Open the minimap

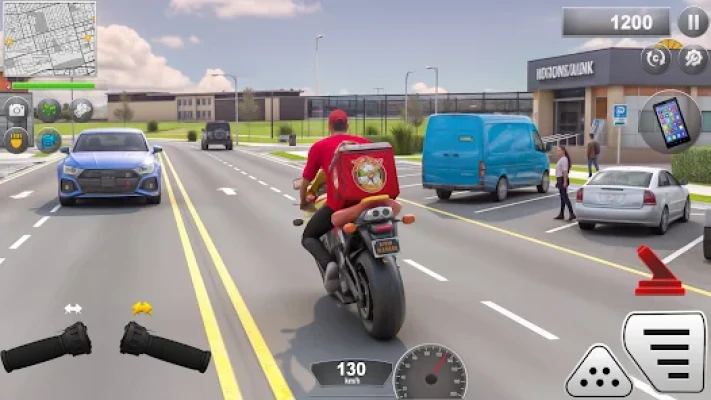pos(49,39)
